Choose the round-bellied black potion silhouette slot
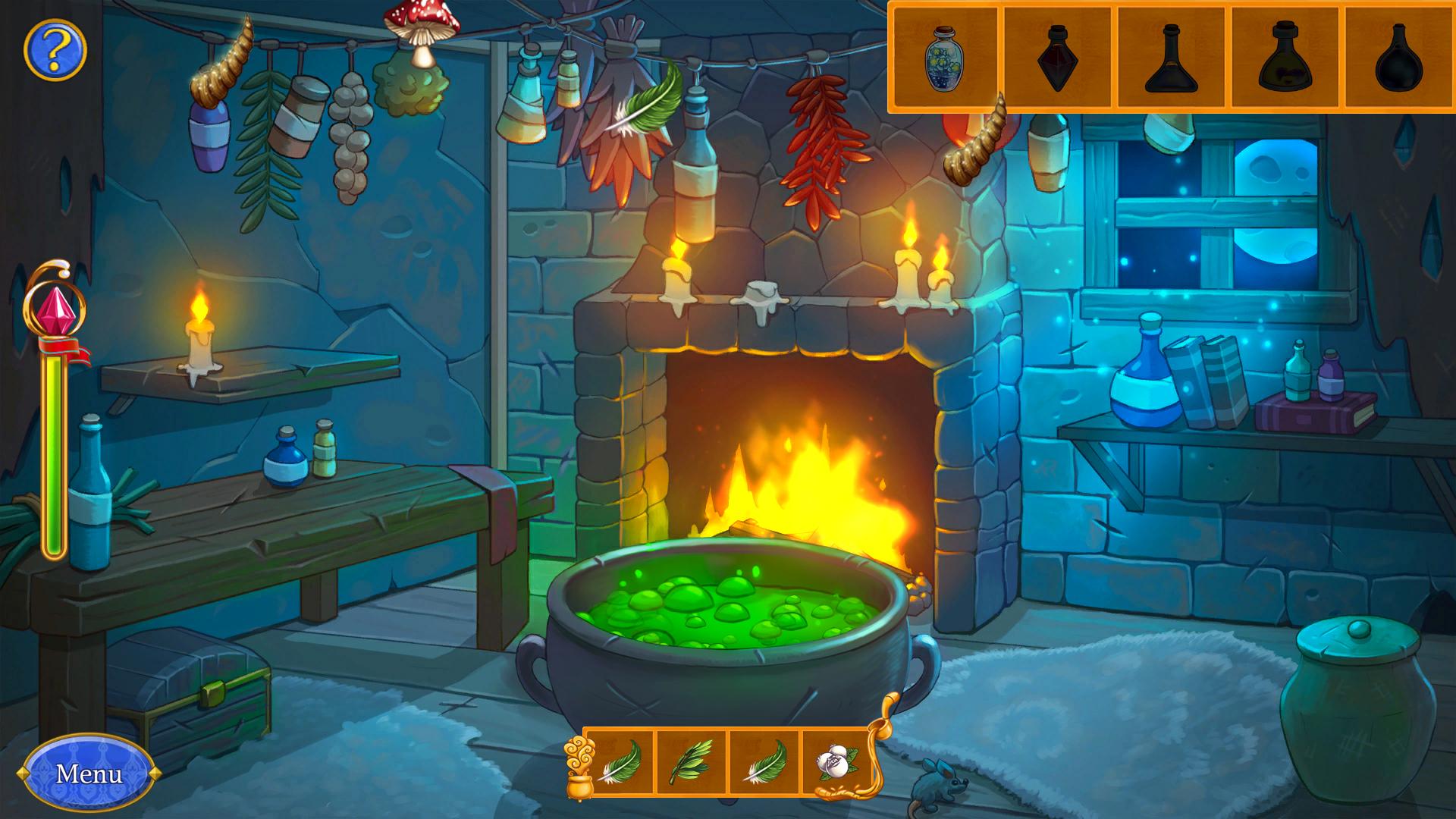The image size is (1456, 819). tap(1399, 58)
